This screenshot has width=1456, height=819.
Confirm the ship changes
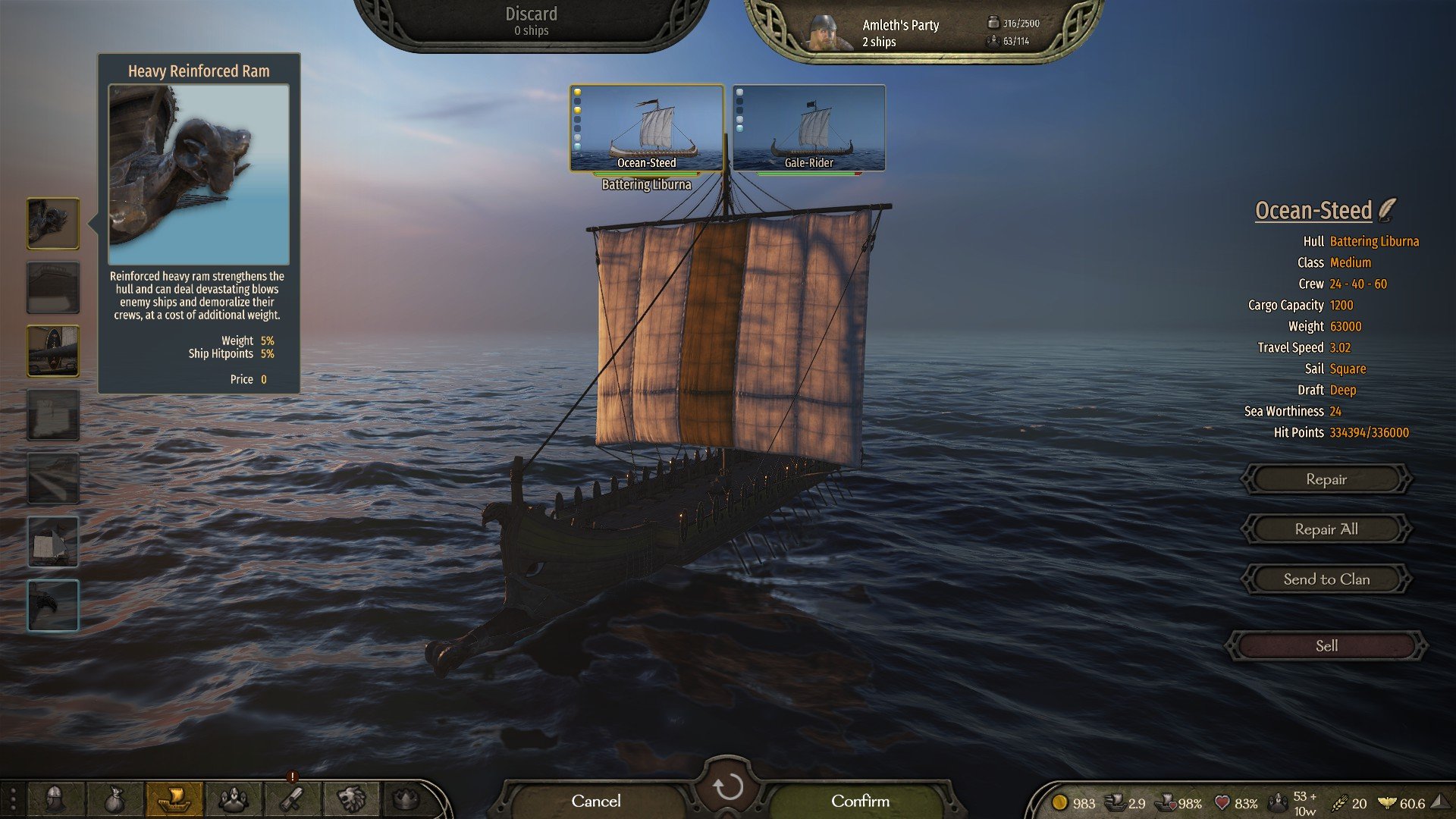(x=860, y=801)
